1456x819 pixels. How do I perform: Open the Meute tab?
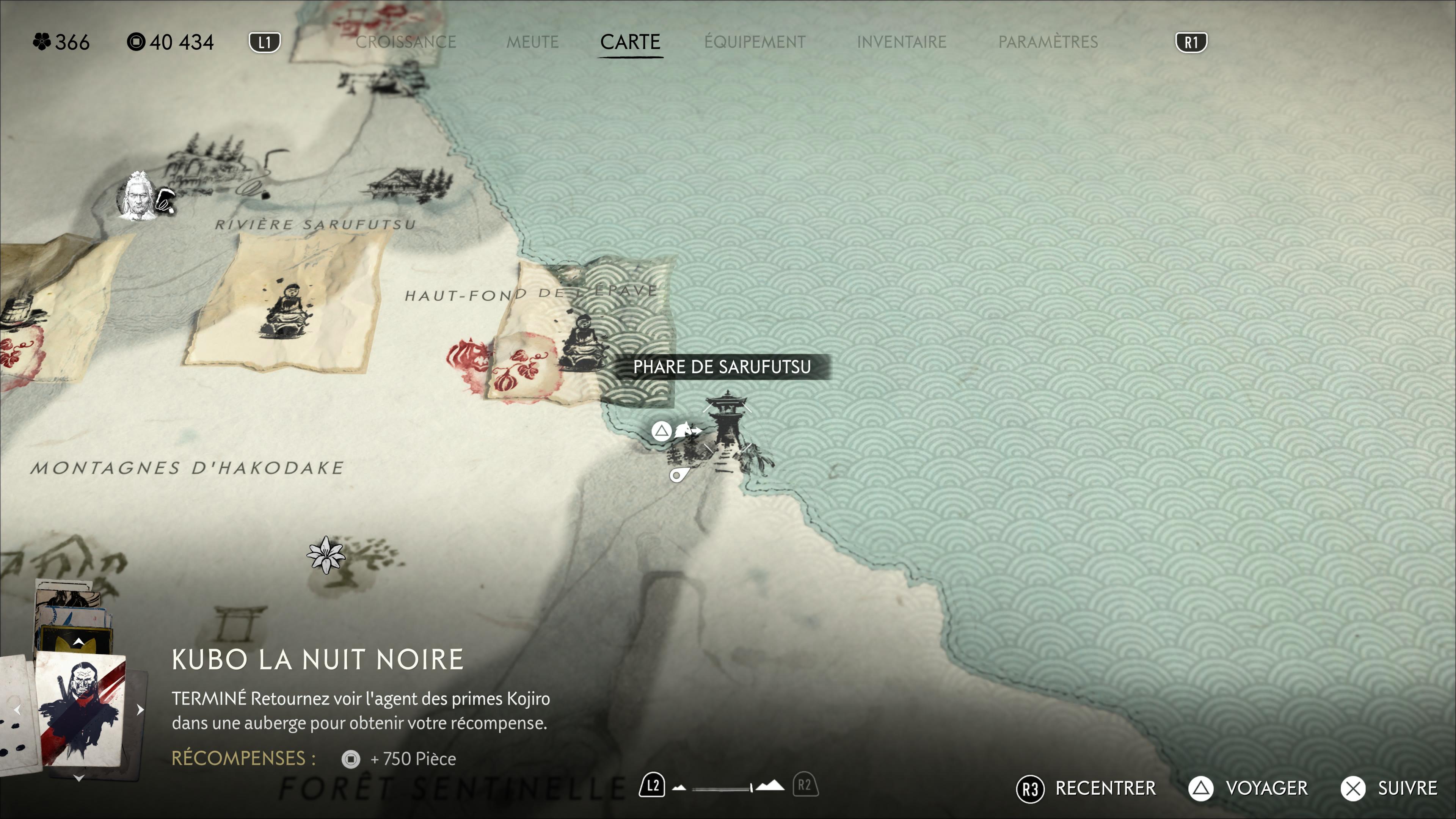[532, 42]
